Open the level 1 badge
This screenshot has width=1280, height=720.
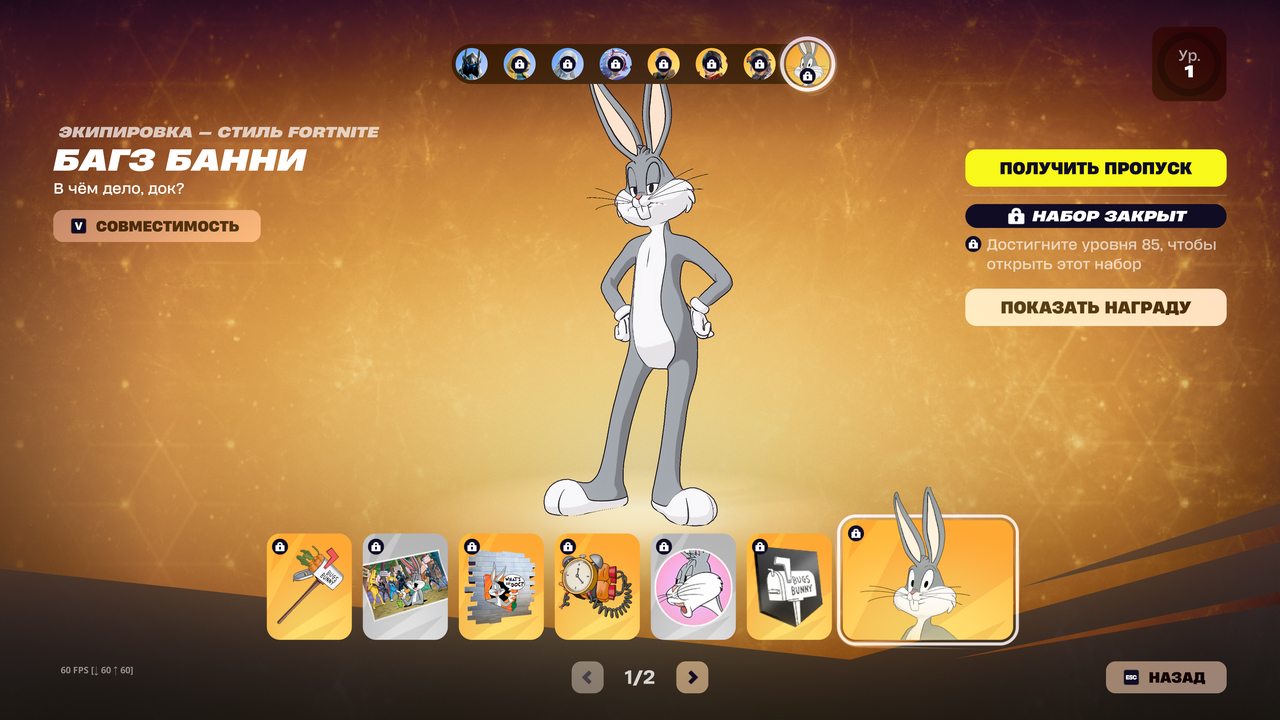coord(1189,64)
